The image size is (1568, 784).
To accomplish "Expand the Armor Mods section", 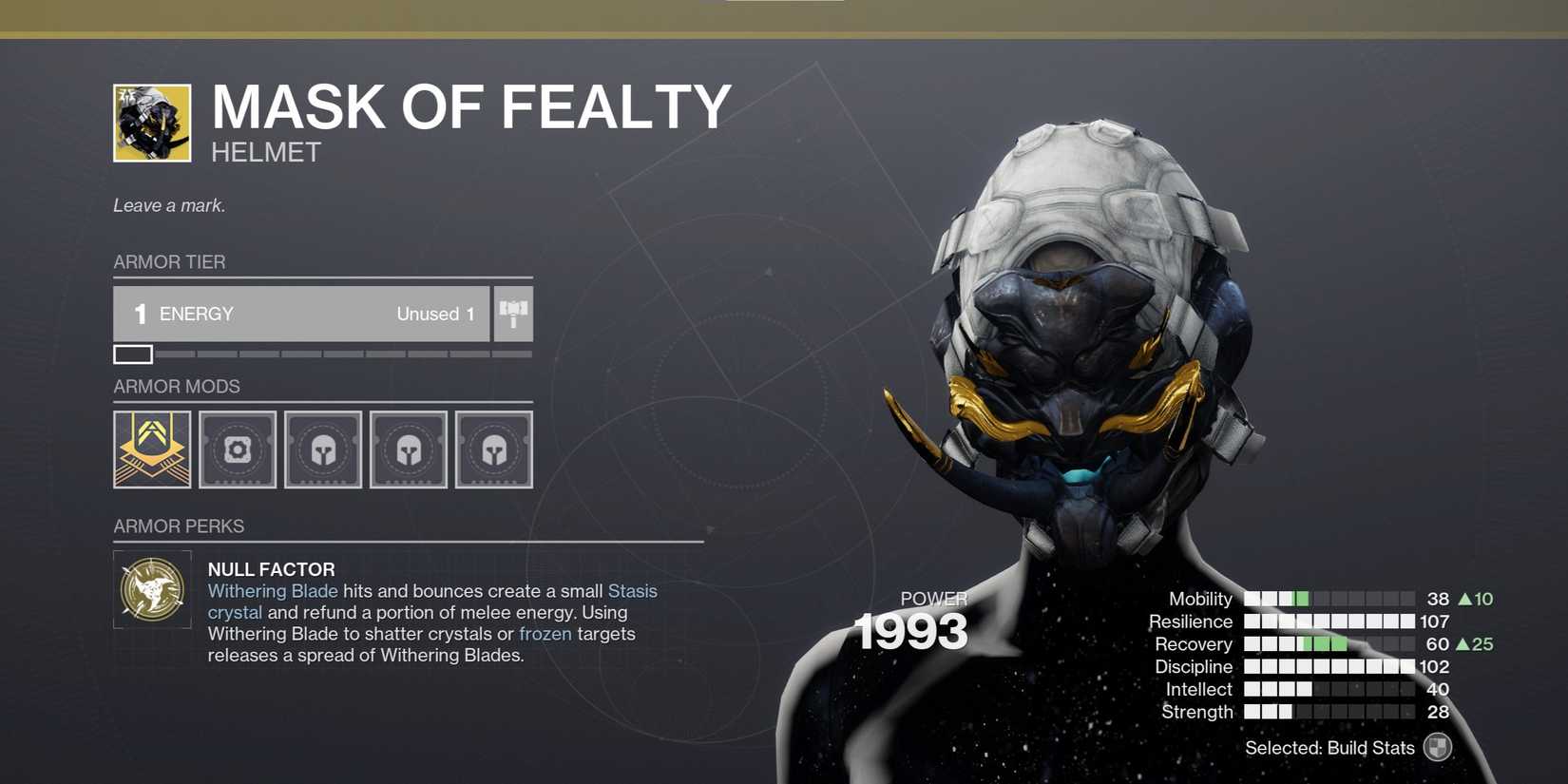I will [x=177, y=386].
